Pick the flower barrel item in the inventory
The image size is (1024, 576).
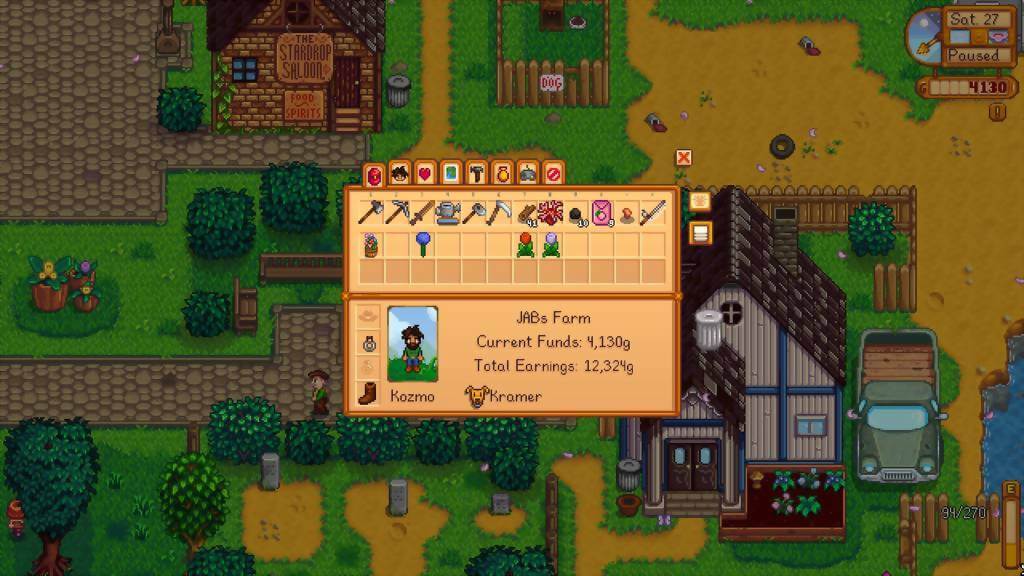pos(370,244)
